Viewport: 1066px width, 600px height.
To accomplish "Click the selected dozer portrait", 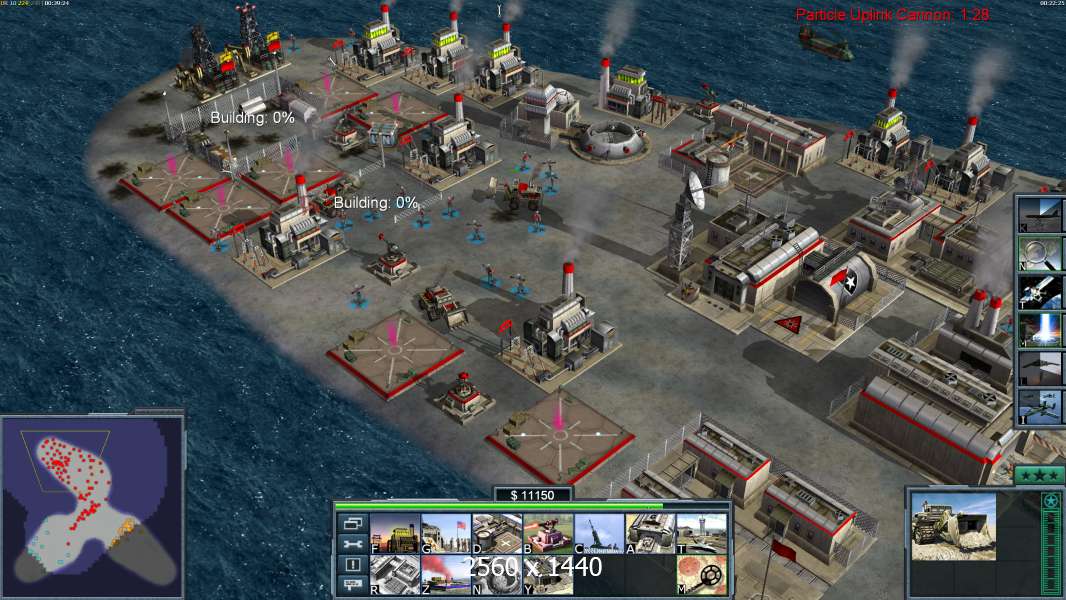I will pyautogui.click(x=954, y=527).
